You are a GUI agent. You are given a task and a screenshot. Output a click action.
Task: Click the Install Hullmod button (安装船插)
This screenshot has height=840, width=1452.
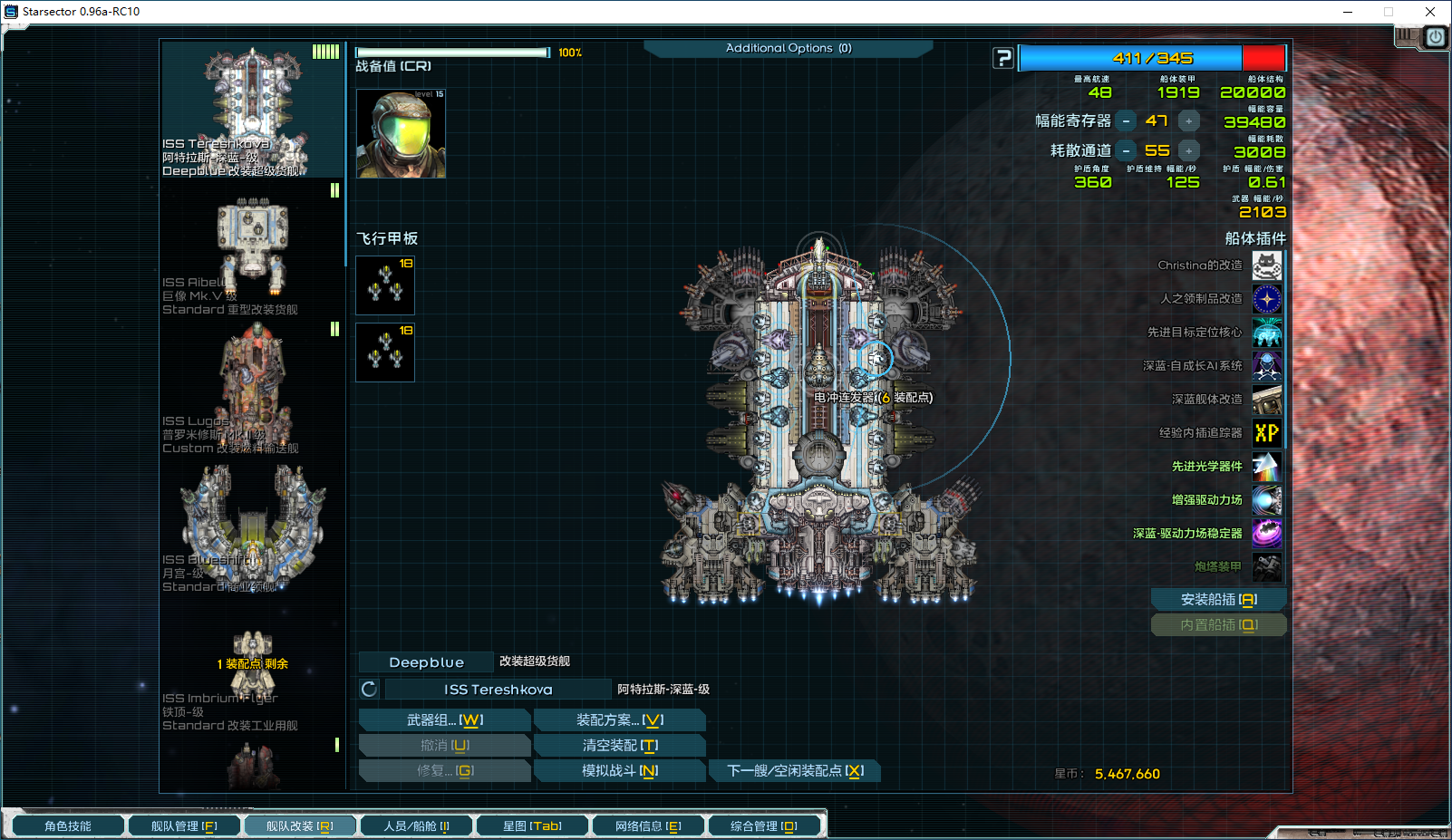[1218, 600]
